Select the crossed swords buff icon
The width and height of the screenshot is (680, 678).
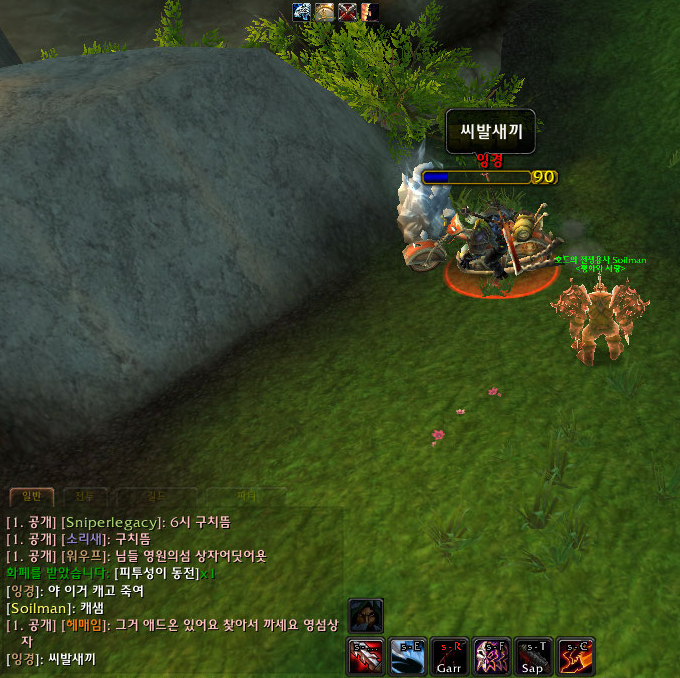[x=348, y=12]
